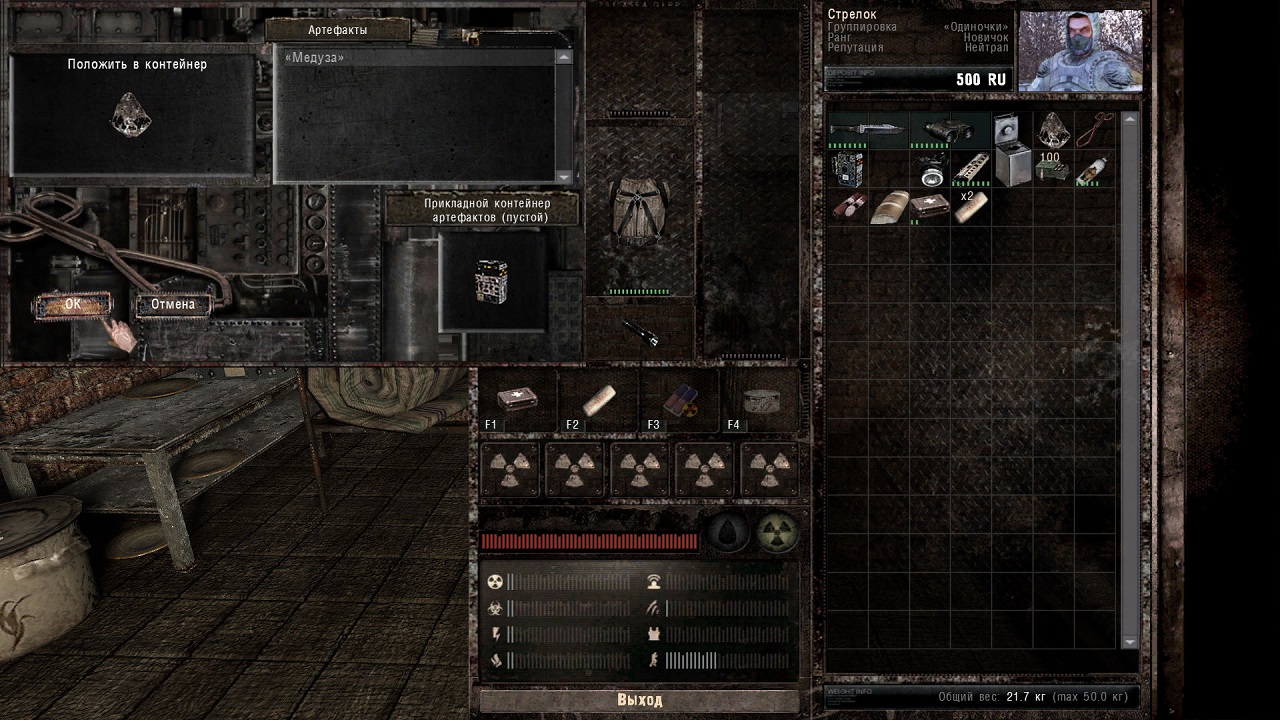Screen dimensions: 1280x720
Task: Select «Медуза» in the artifacts list
Action: [315, 58]
